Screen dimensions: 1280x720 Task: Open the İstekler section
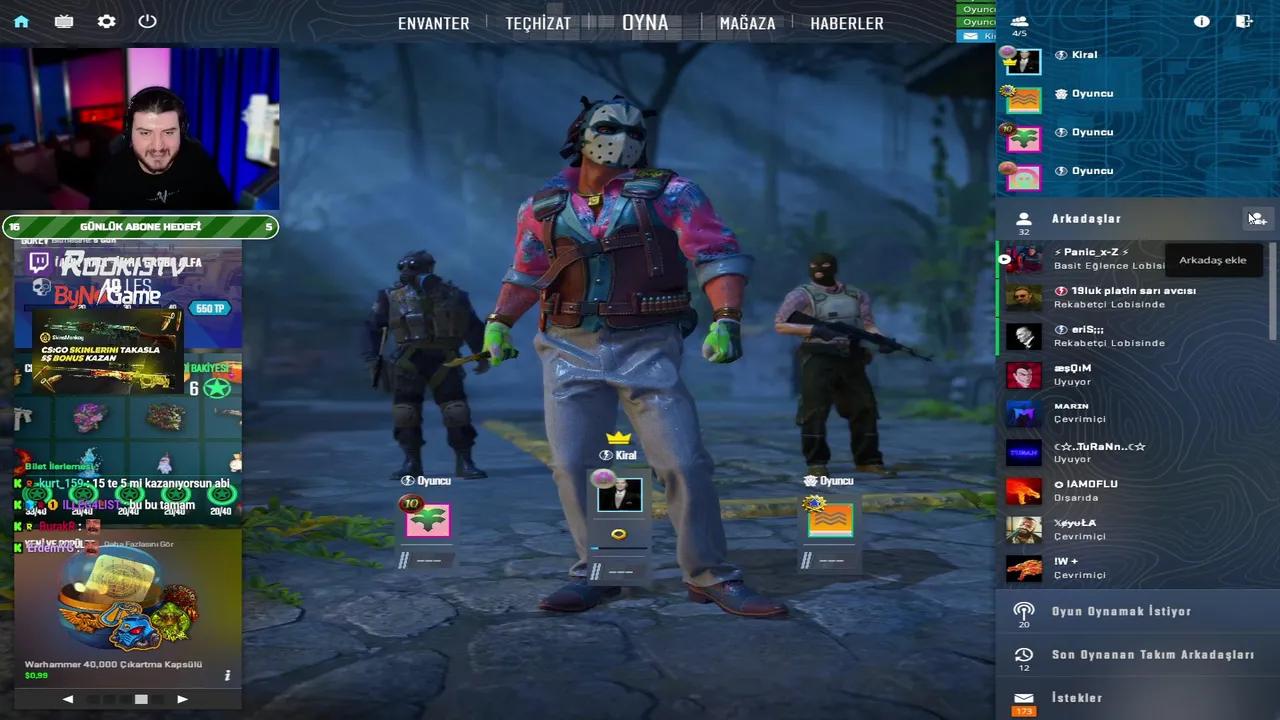[1076, 697]
